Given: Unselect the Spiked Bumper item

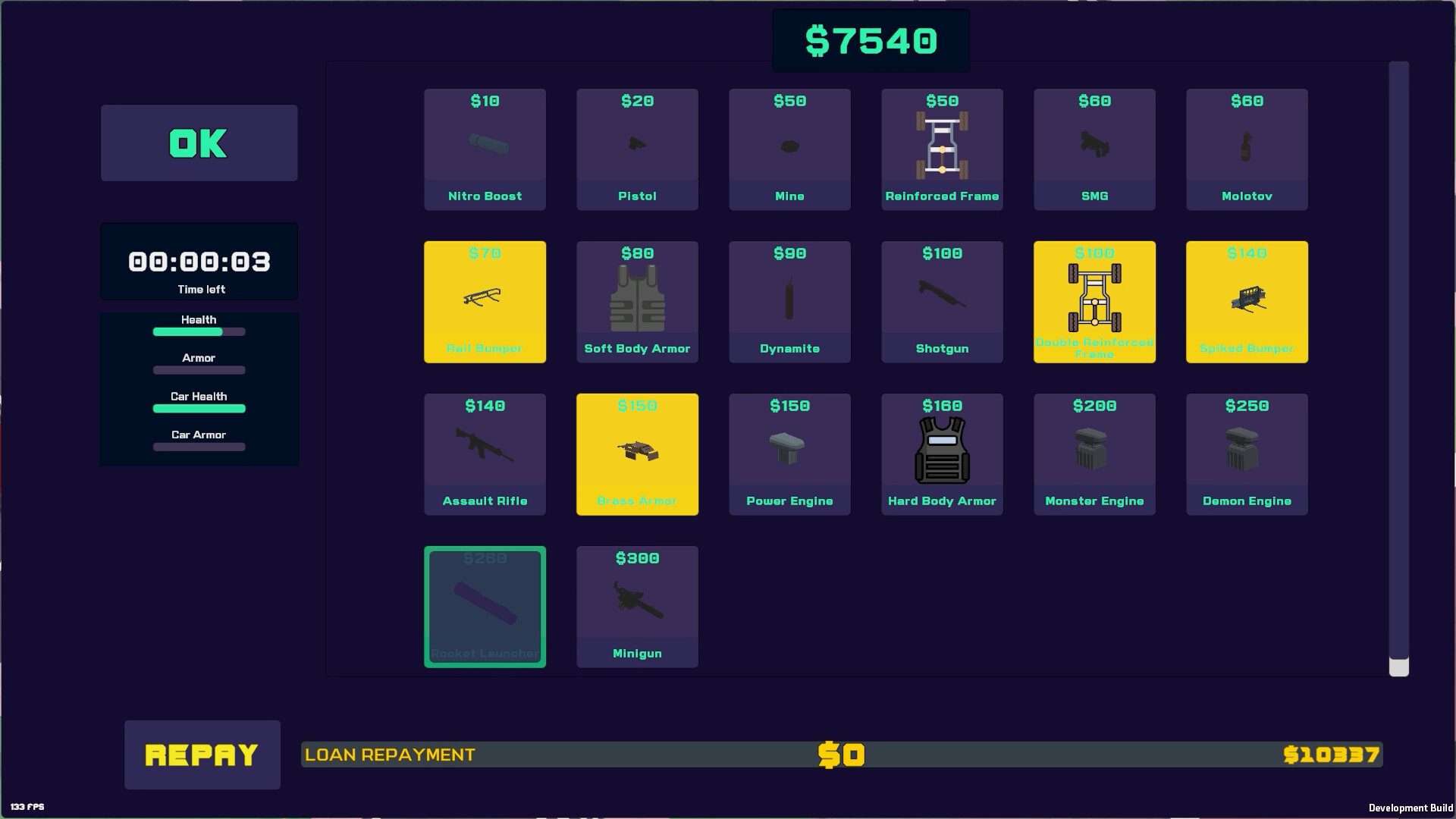Looking at the screenshot, I should point(1247,301).
